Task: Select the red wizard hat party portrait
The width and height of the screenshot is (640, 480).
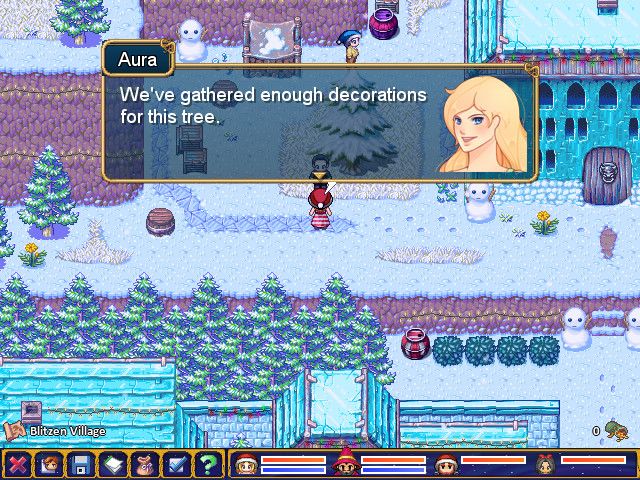Action: click(345, 463)
